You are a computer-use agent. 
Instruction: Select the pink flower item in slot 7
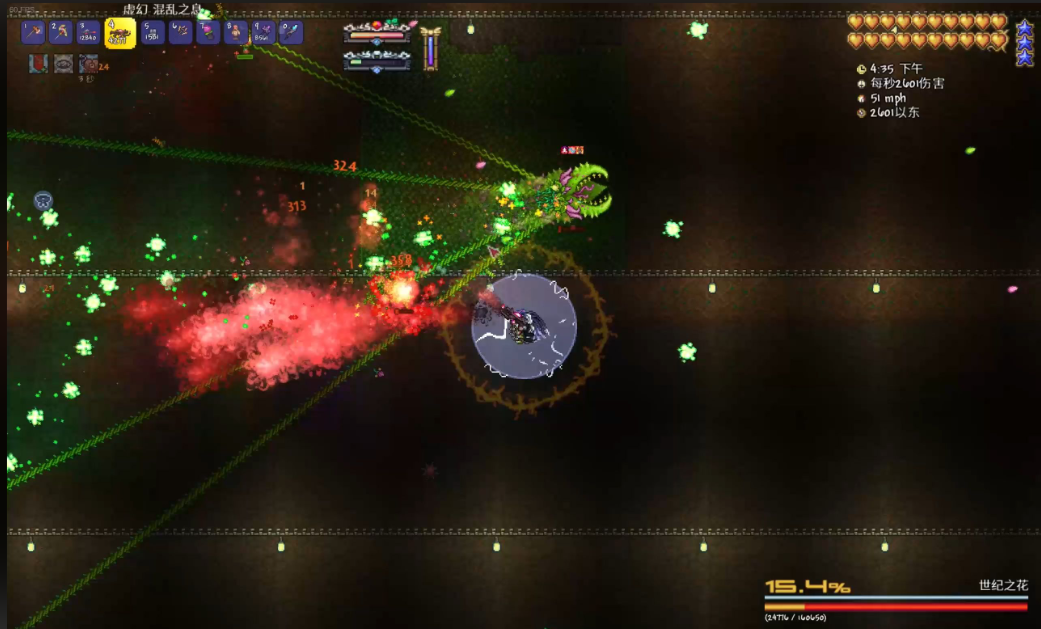(207, 33)
